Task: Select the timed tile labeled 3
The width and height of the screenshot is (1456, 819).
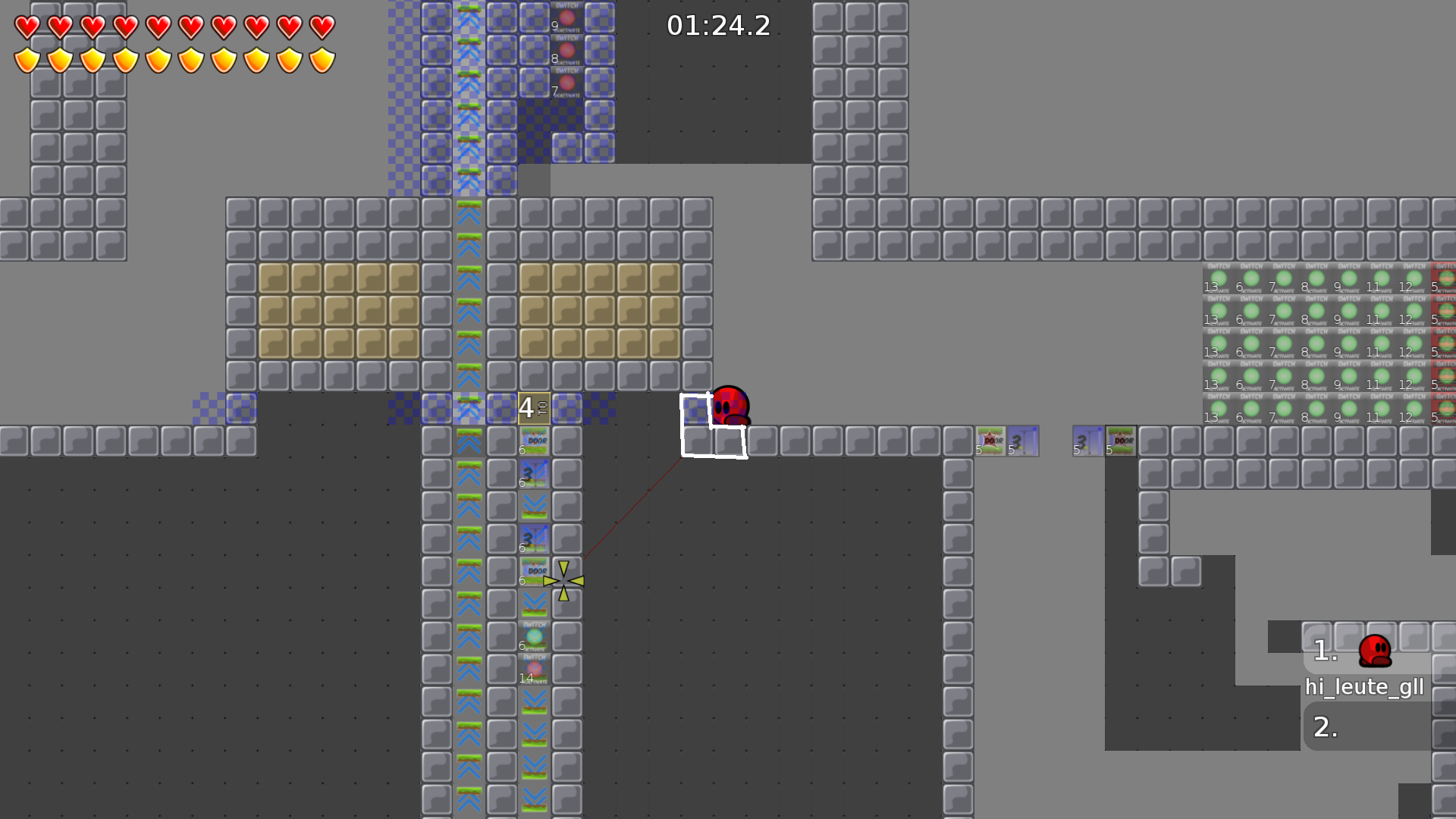Action: 535,474
